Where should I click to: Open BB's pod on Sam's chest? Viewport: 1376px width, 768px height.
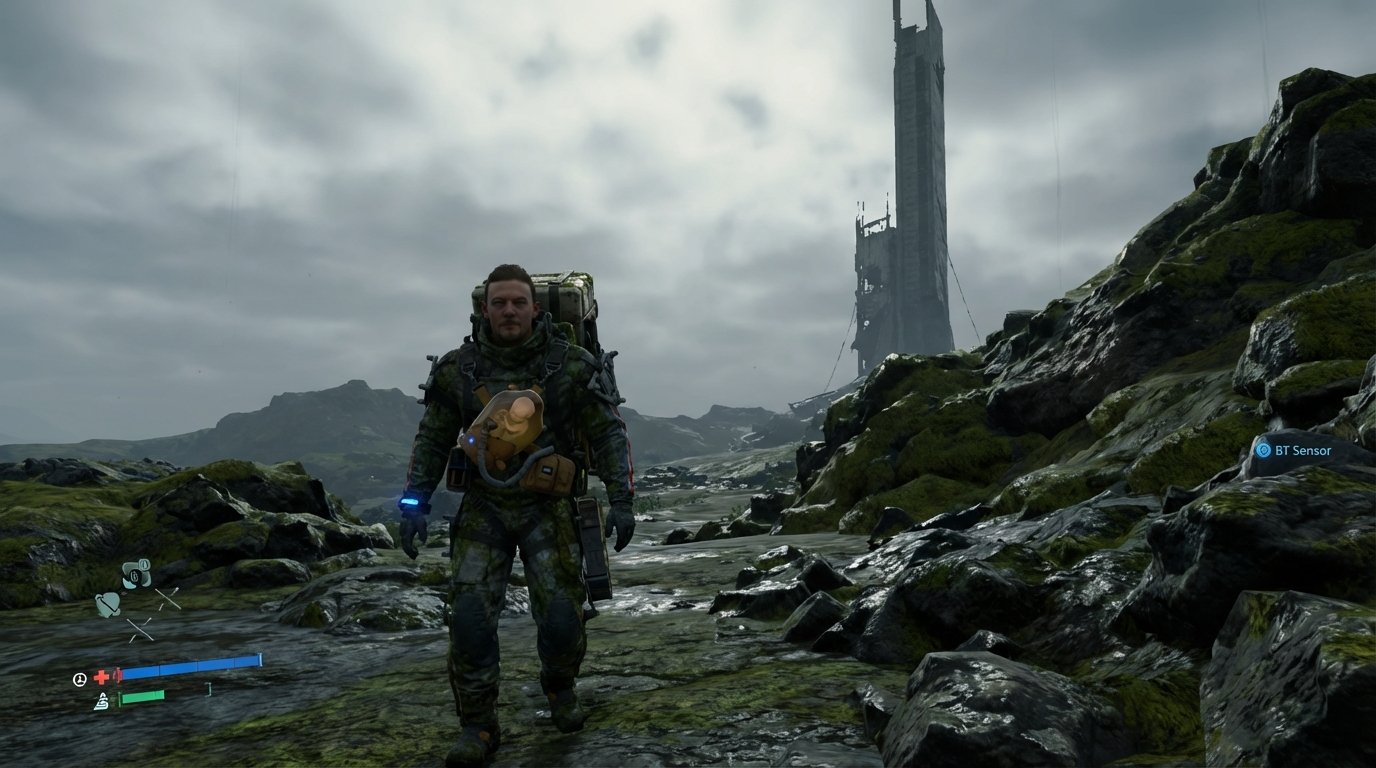511,420
